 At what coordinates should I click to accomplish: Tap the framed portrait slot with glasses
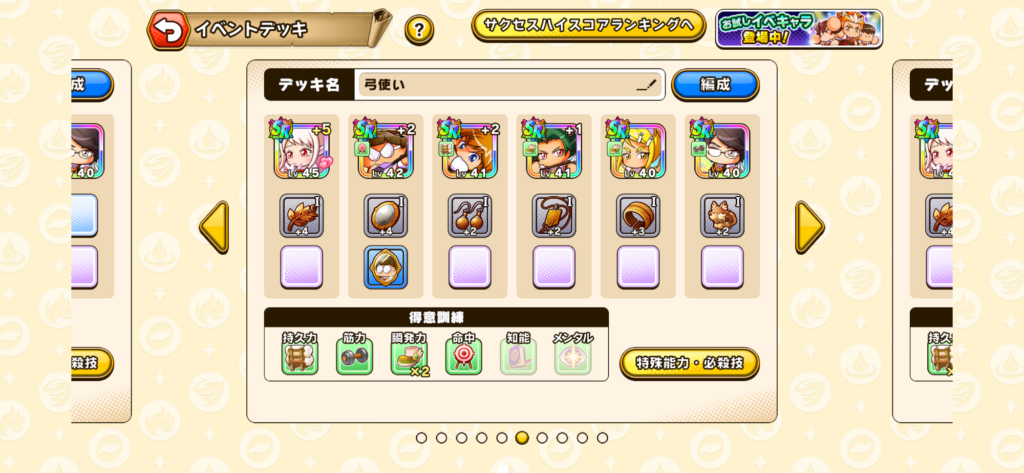pyautogui.click(x=386, y=267)
